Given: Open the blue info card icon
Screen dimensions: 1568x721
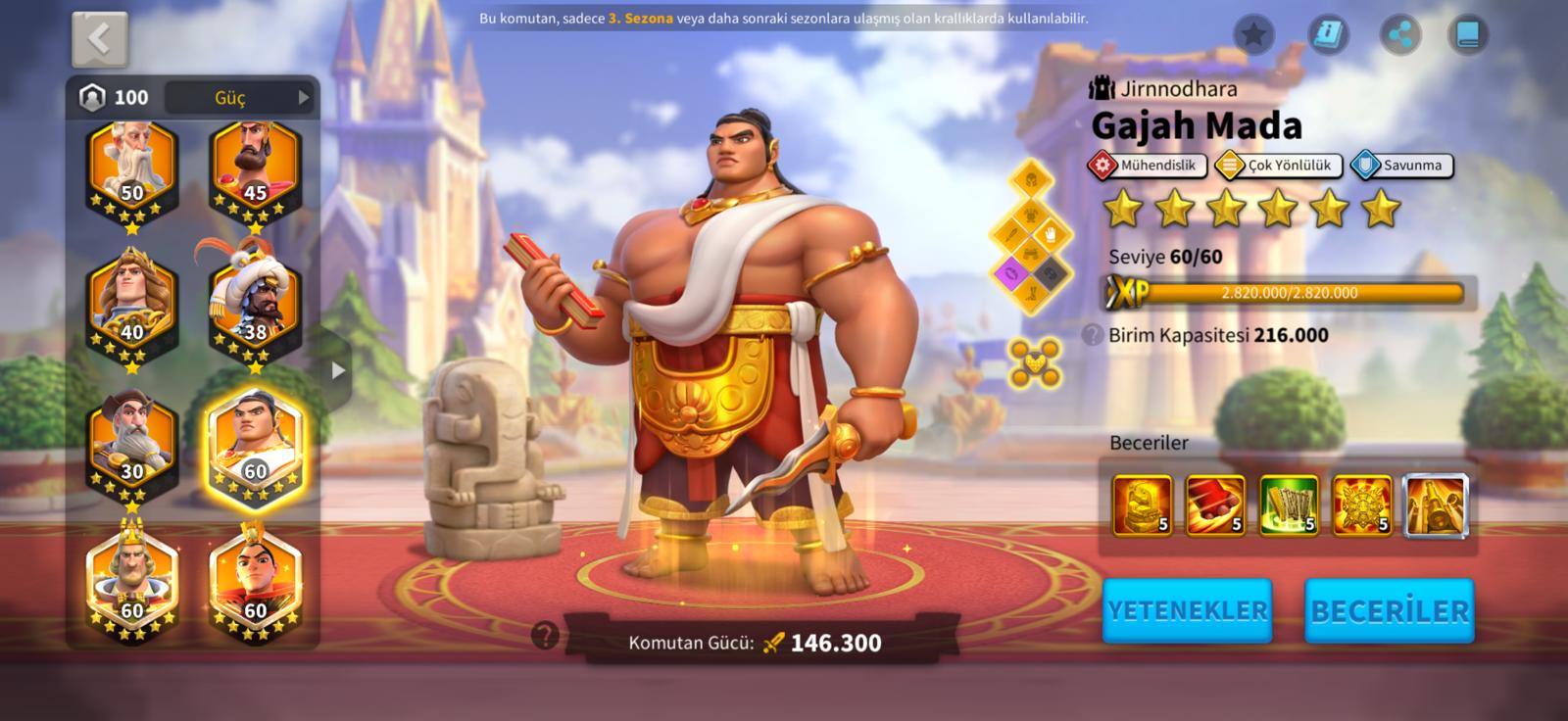Looking at the screenshot, I should click(x=1328, y=35).
